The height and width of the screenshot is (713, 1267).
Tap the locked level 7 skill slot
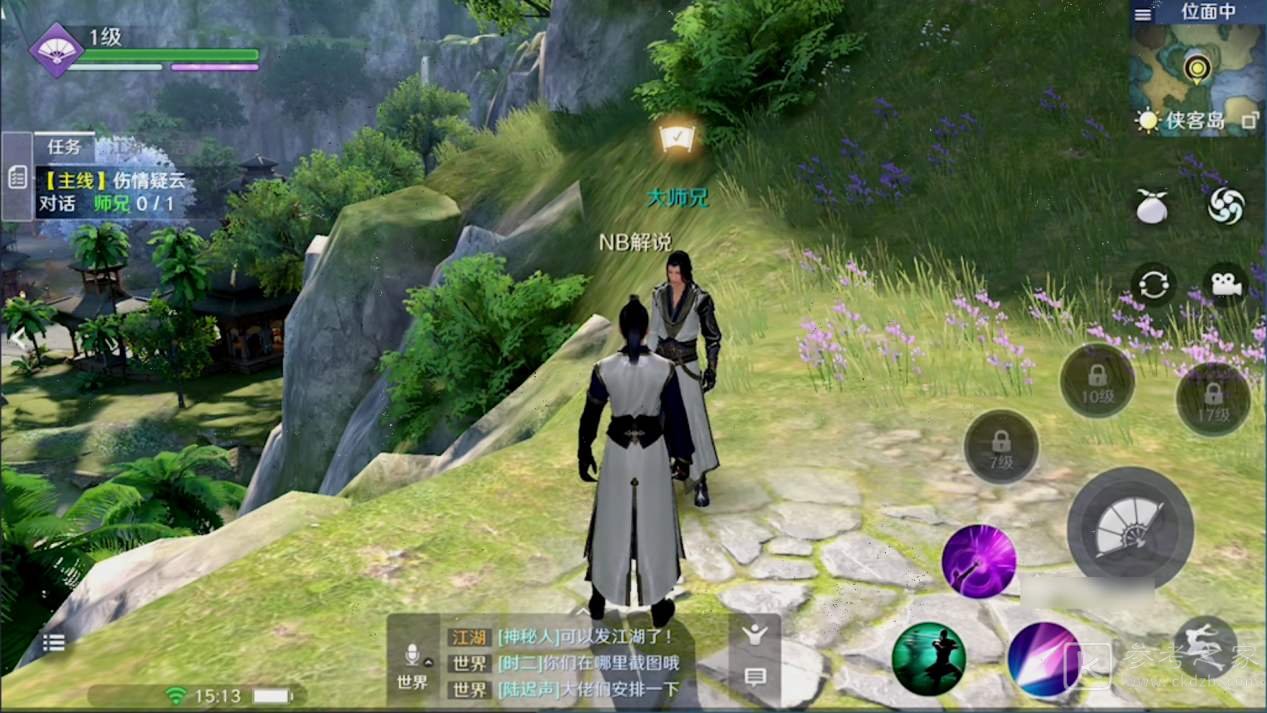(1001, 447)
